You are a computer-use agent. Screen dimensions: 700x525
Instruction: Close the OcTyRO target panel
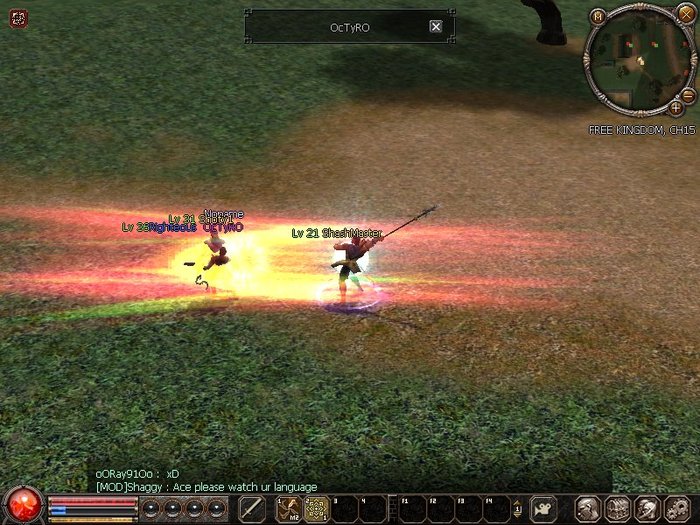(435, 27)
